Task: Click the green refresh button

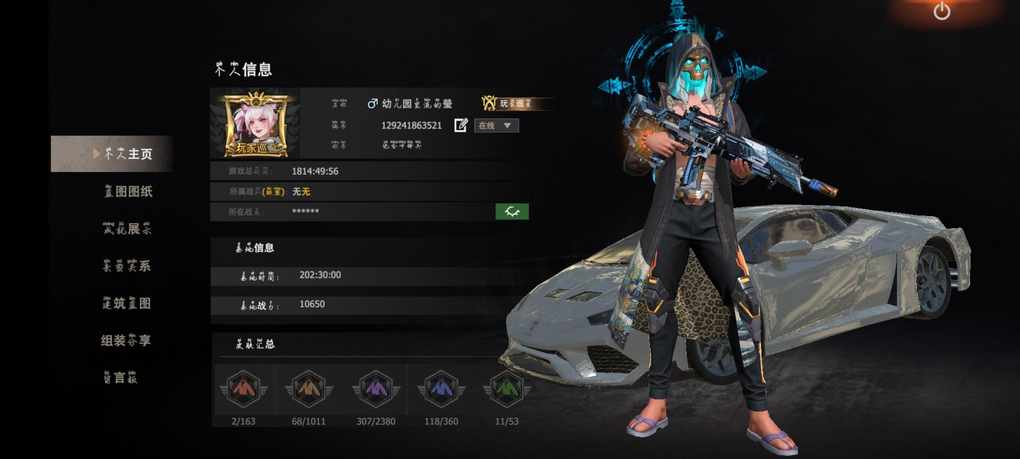Action: click(x=512, y=211)
